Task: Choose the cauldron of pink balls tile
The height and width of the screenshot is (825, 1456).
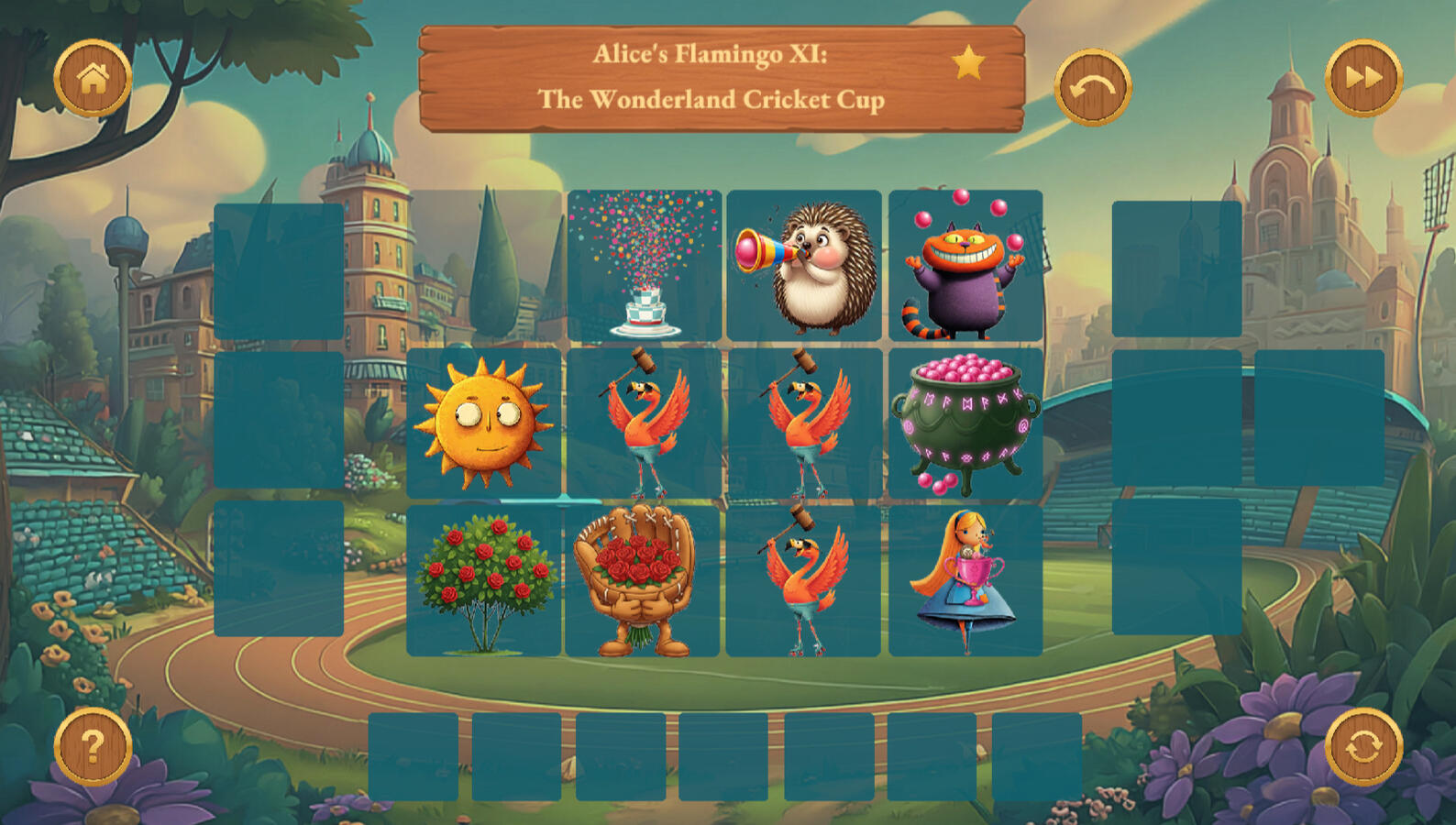Action: [965, 423]
